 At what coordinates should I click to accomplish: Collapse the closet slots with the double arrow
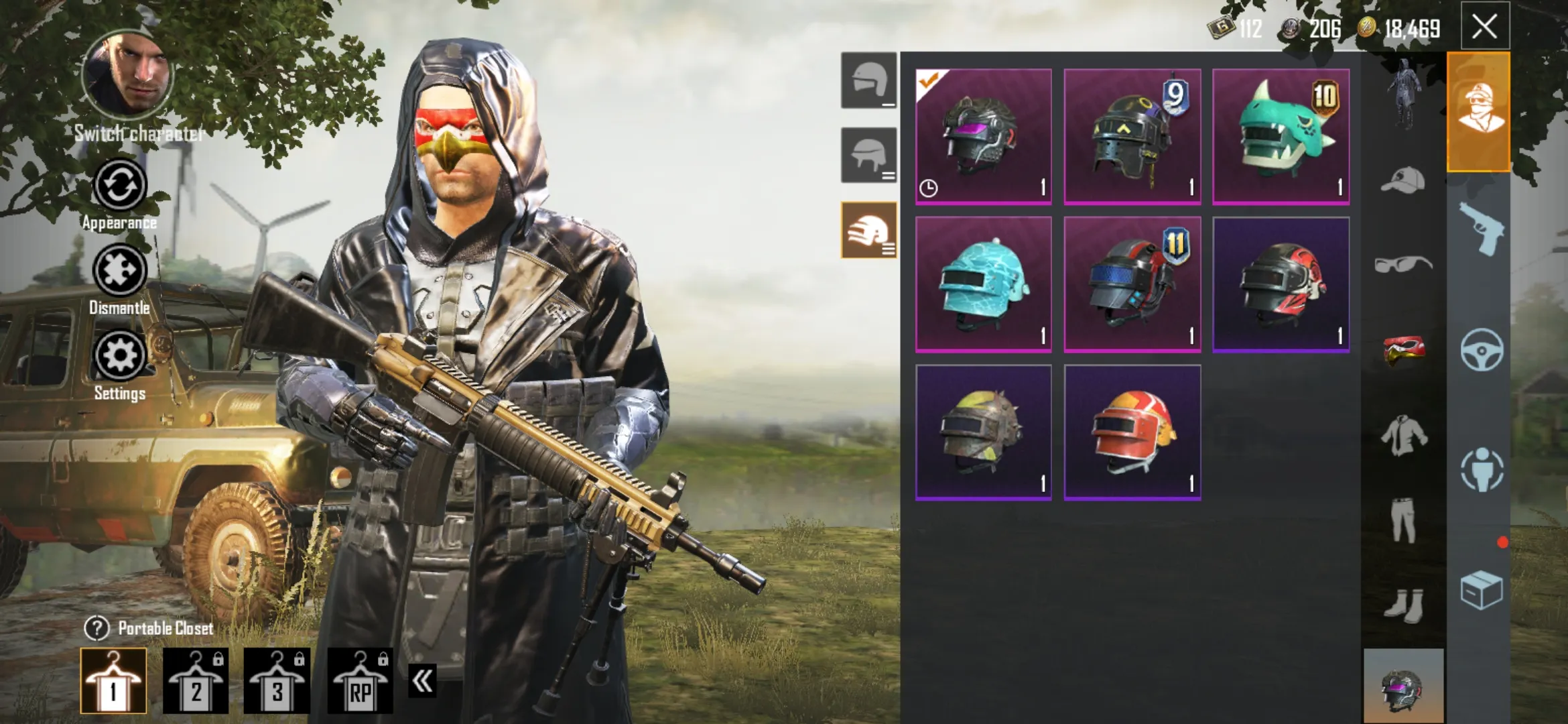click(422, 681)
